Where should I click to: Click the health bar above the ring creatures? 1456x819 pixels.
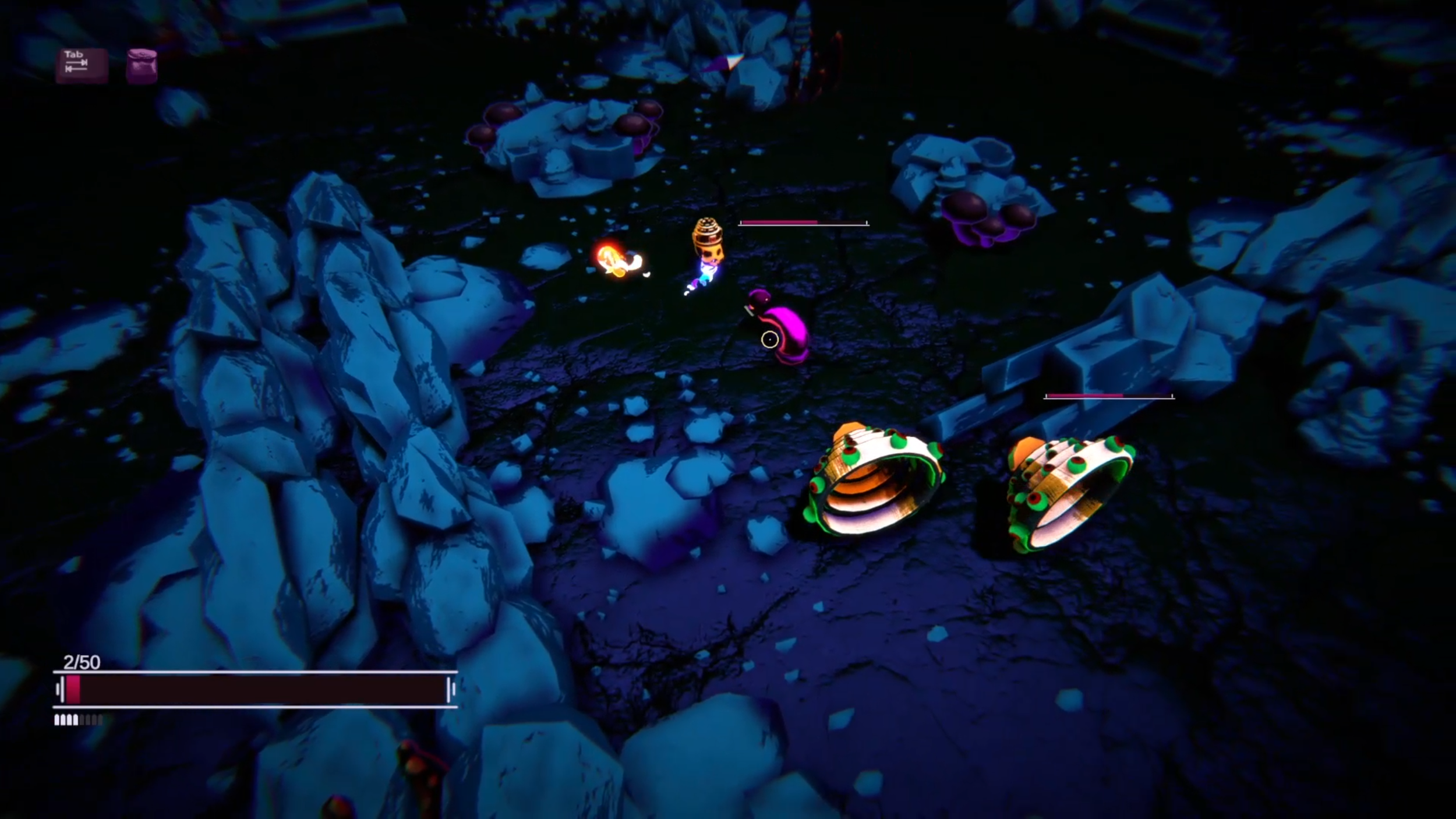pyautogui.click(x=1109, y=396)
